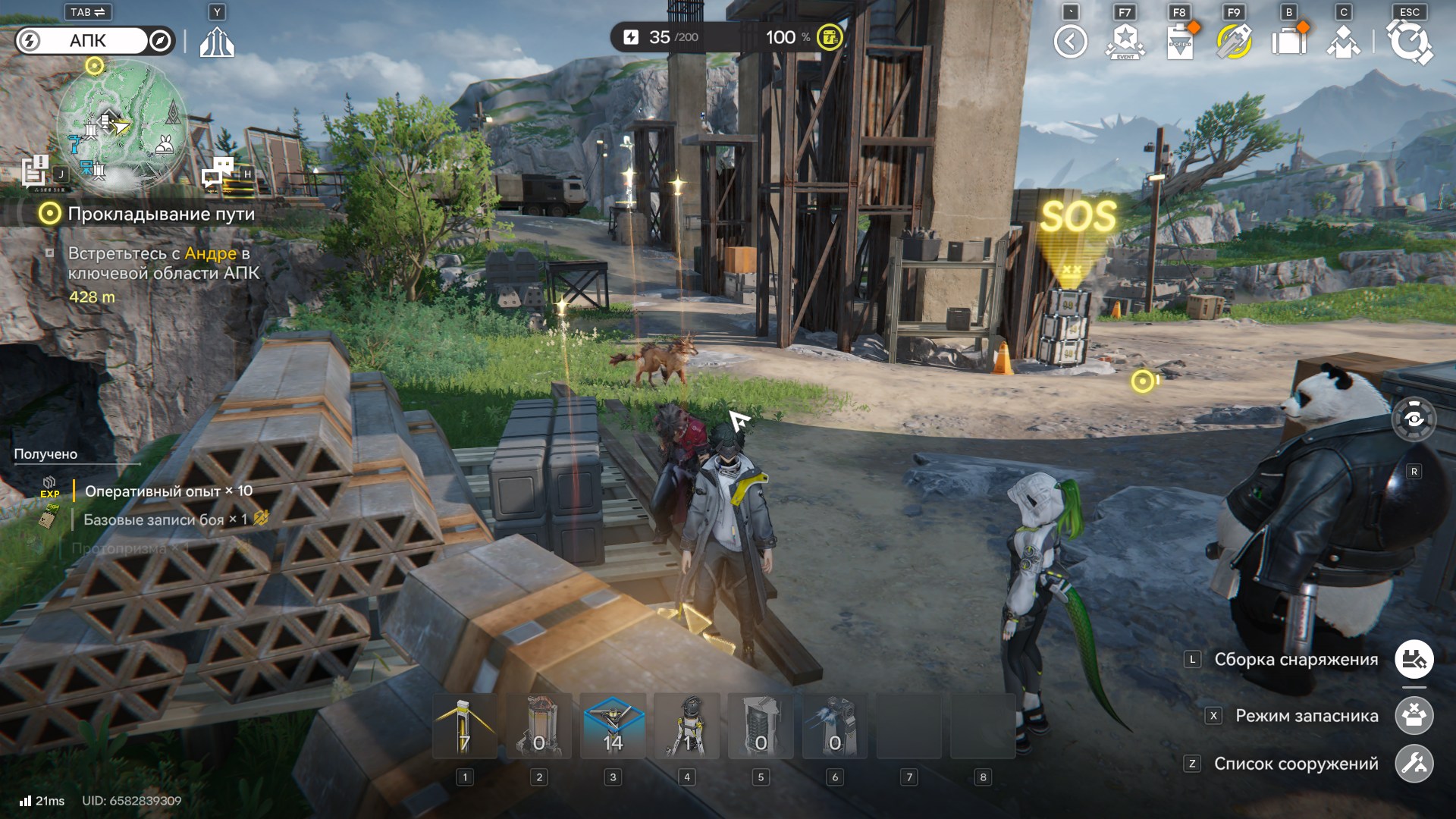Select the tripod device slot with 1
This screenshot has width=1456, height=819.
(687, 726)
